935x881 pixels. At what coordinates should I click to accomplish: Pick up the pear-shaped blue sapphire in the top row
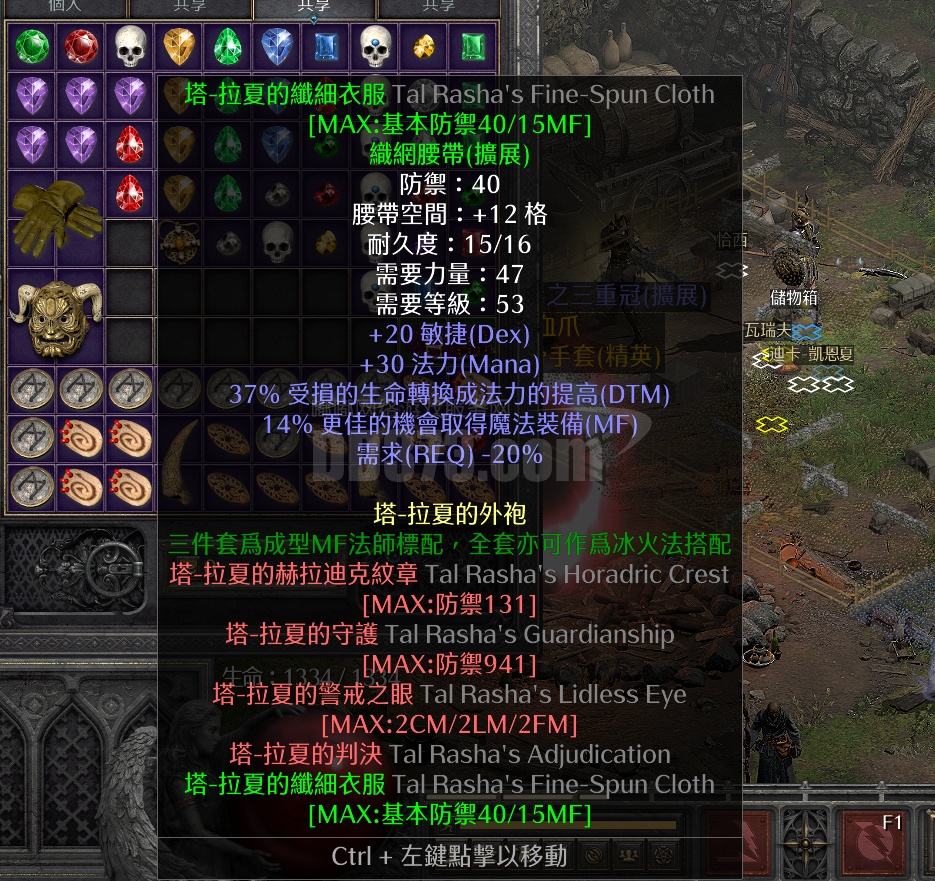tap(277, 47)
